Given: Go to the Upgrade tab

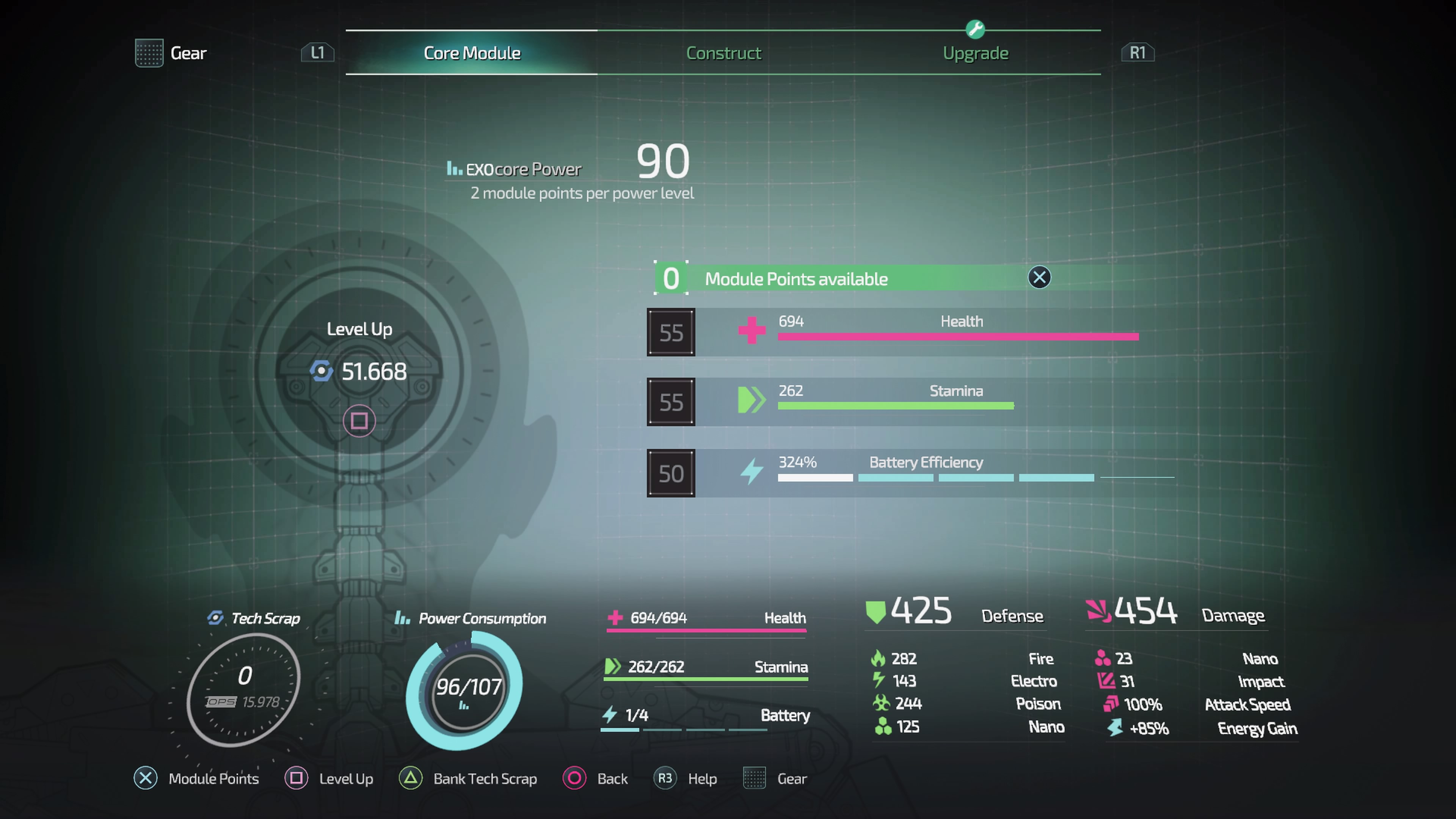Looking at the screenshot, I should click(975, 53).
